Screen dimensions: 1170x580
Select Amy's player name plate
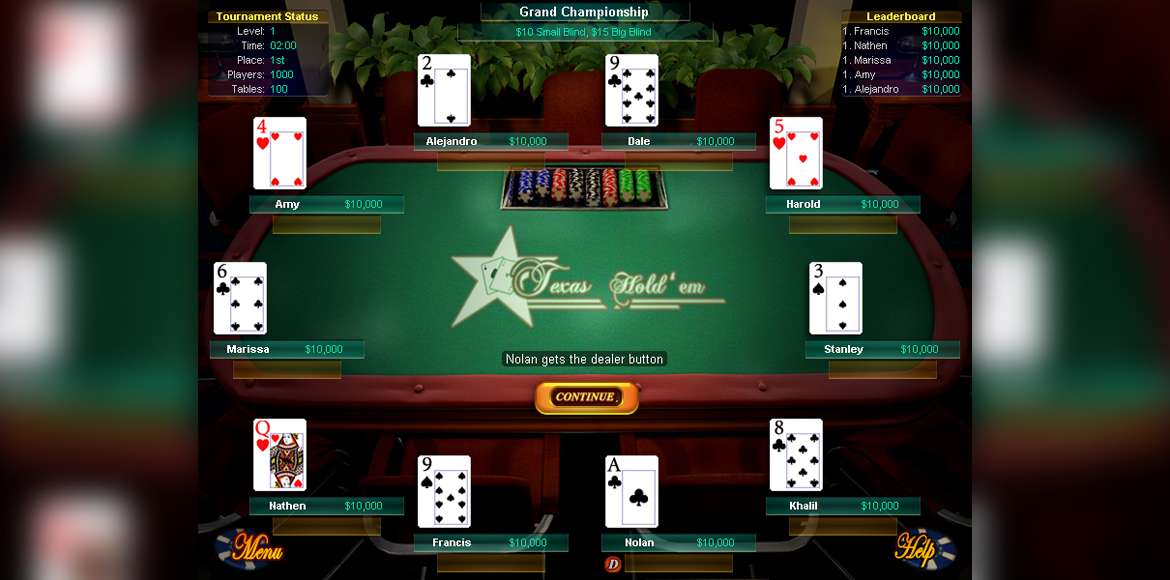point(326,205)
